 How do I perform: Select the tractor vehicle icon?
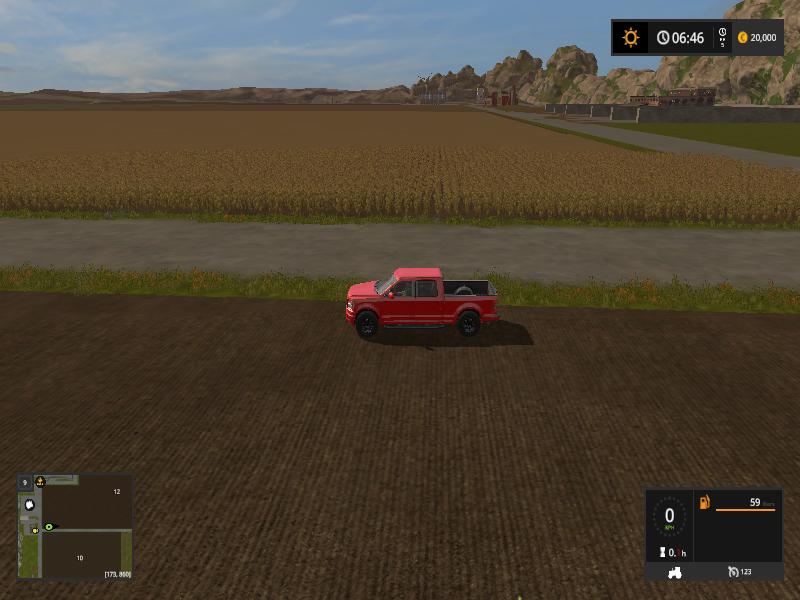click(x=675, y=572)
